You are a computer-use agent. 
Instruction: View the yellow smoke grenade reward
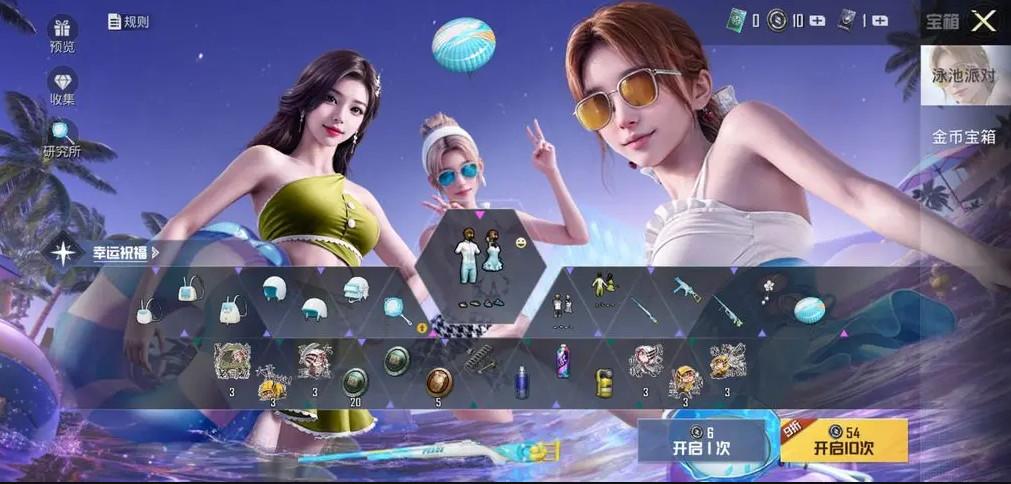click(x=604, y=382)
